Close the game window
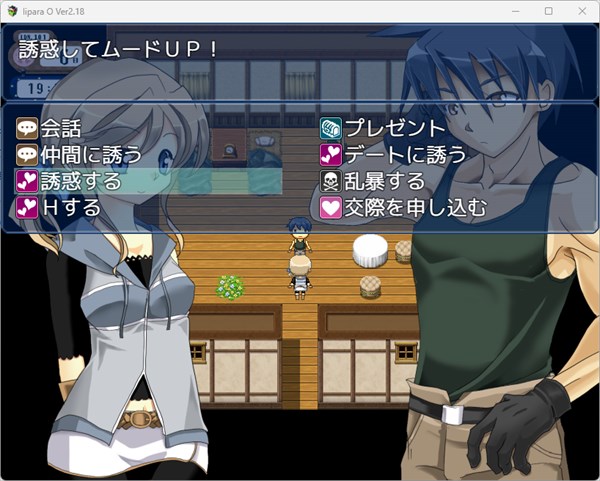This screenshot has width=600, height=481. [x=579, y=10]
